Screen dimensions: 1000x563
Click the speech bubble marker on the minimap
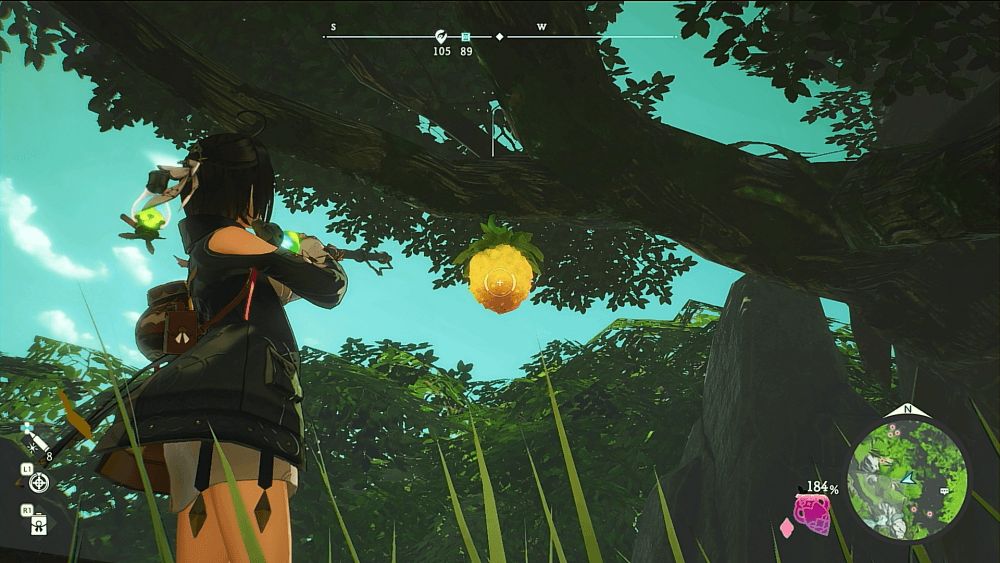945,492
